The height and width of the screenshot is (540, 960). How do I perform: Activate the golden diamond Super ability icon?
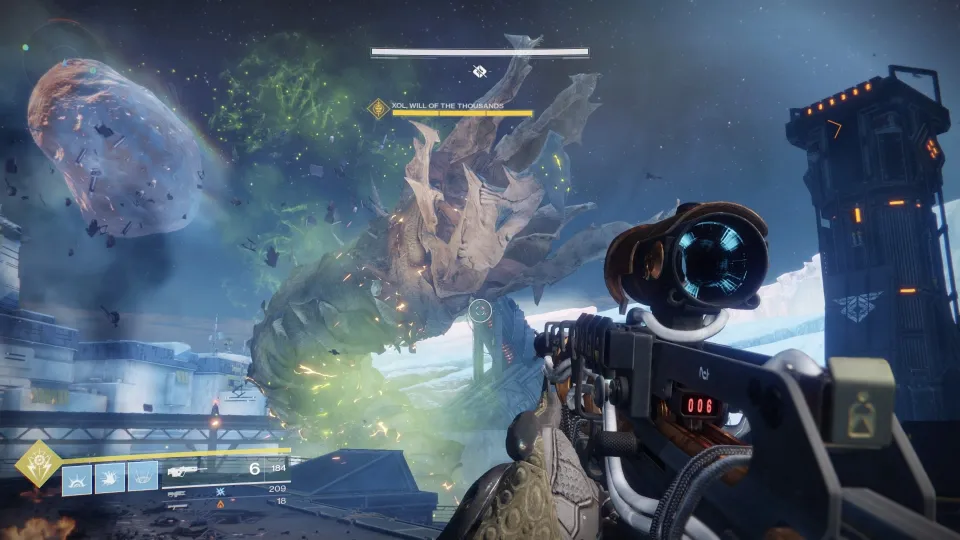click(38, 465)
